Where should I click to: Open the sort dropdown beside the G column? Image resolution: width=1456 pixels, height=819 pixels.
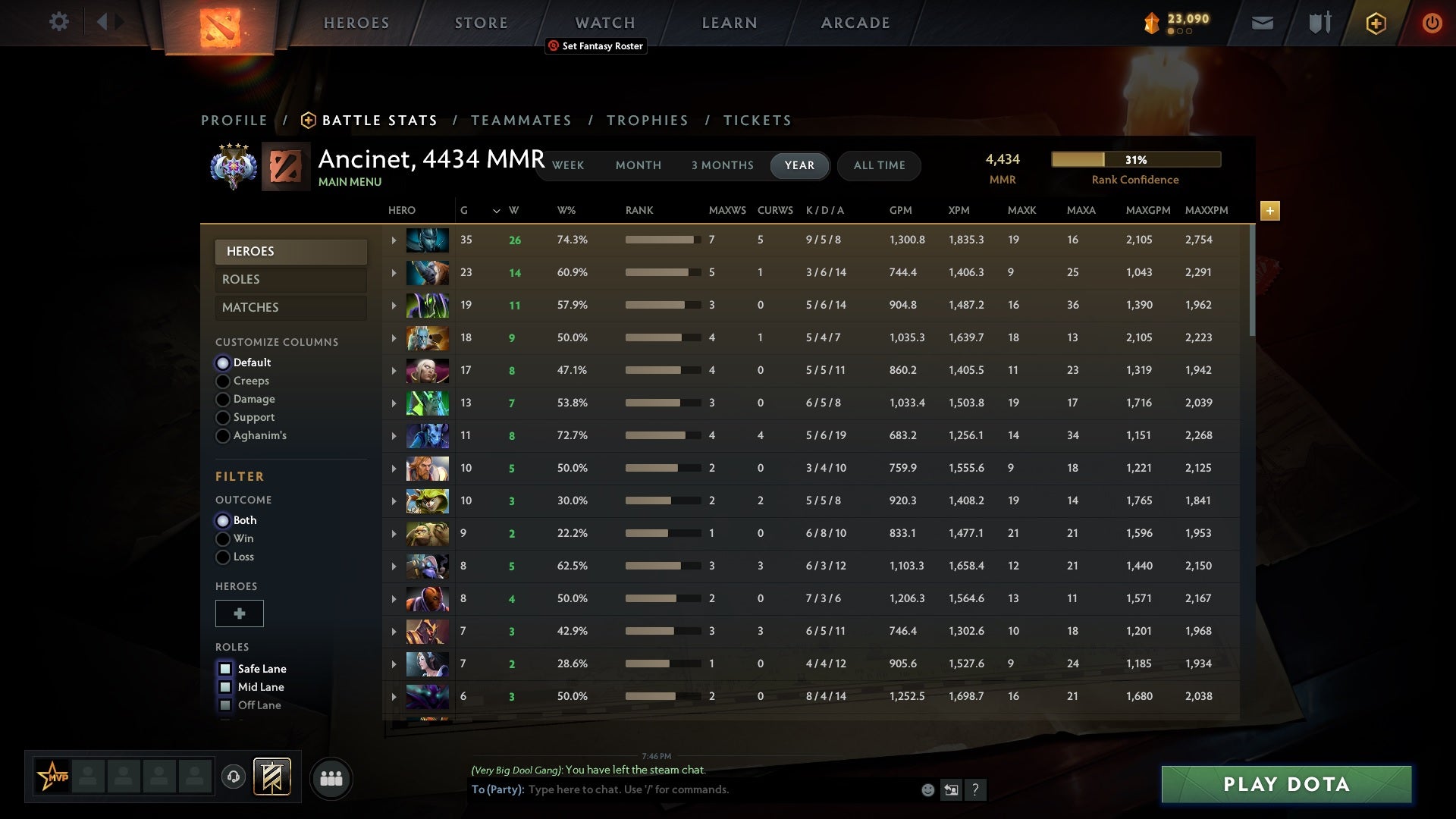click(496, 212)
